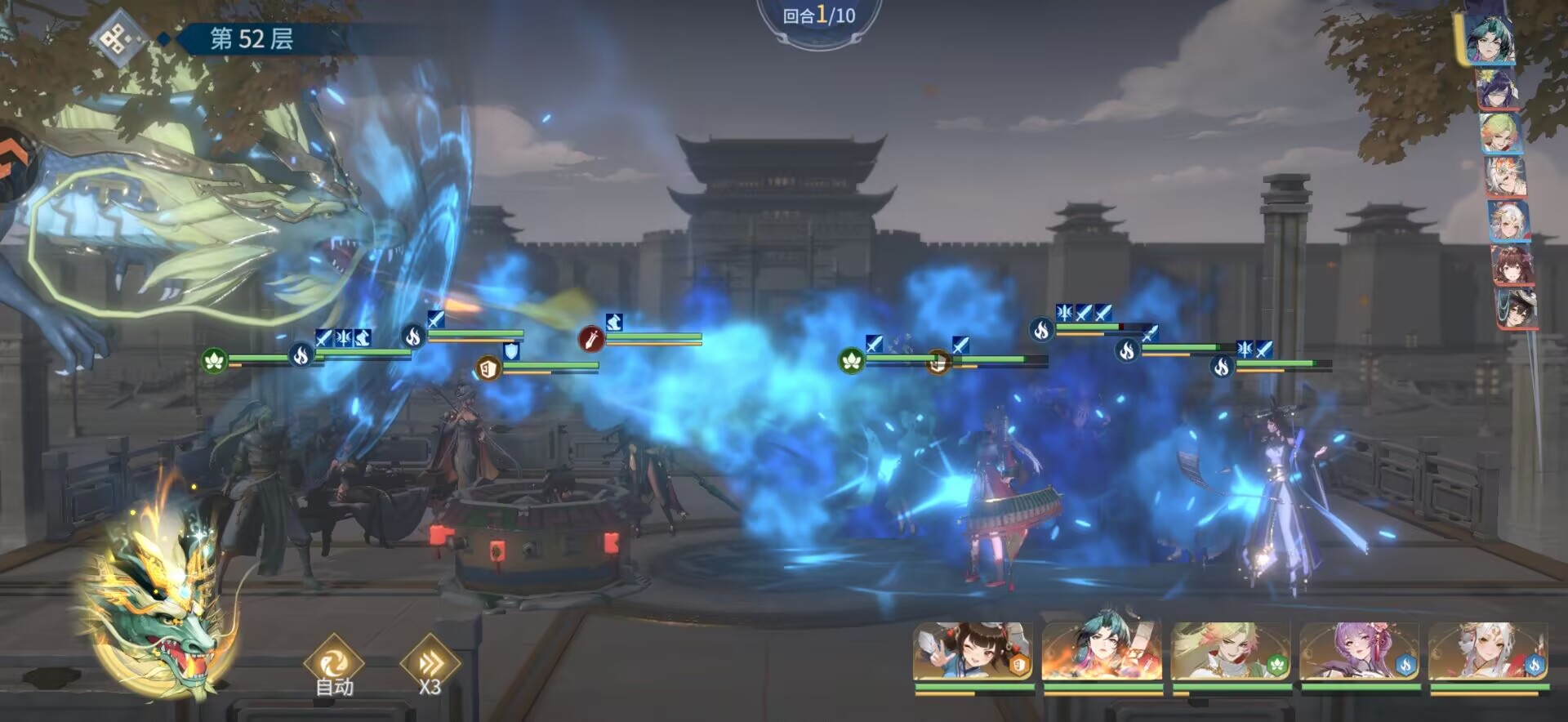Open the diamond menu icon beside 第52层
Screen dimensions: 1568x722
click(118, 39)
